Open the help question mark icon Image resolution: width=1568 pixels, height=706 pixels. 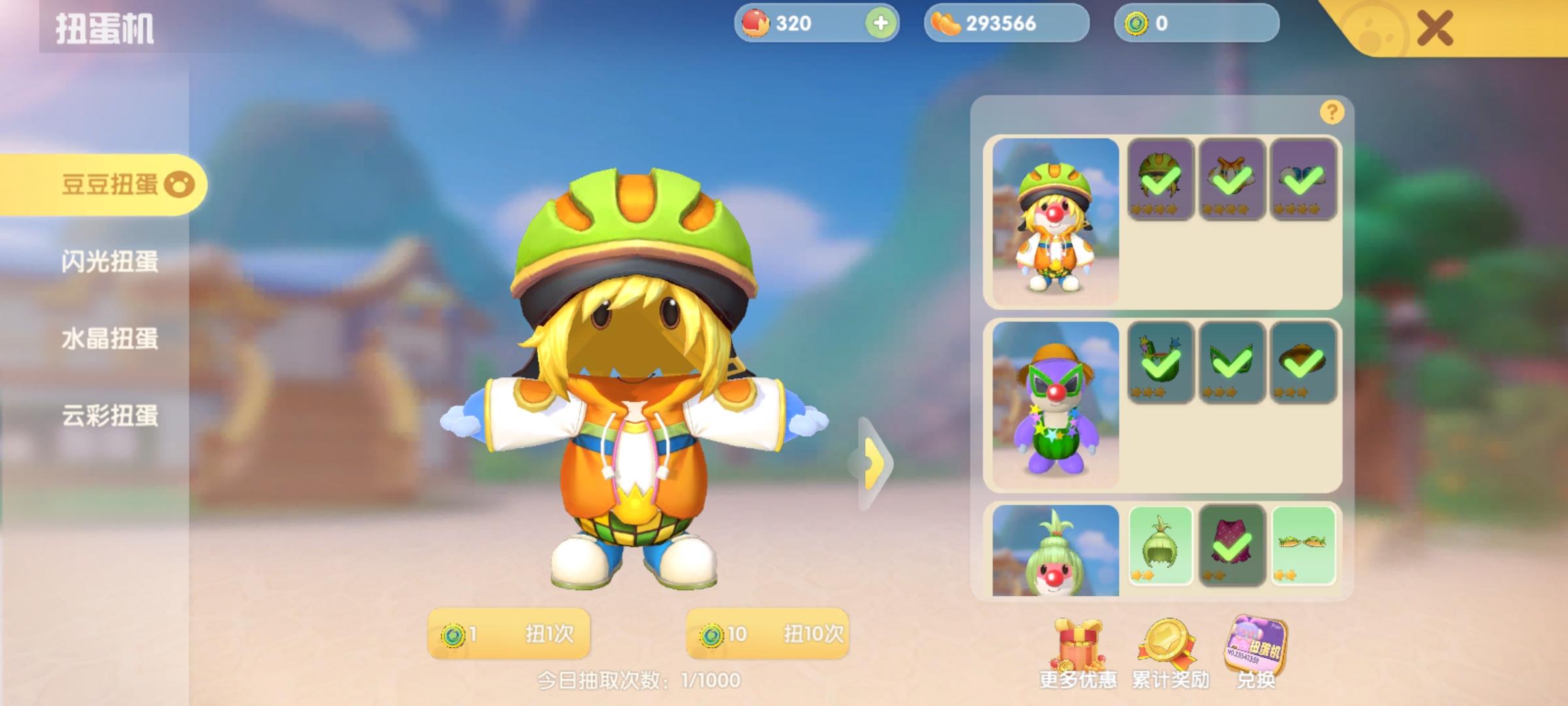point(1331,111)
